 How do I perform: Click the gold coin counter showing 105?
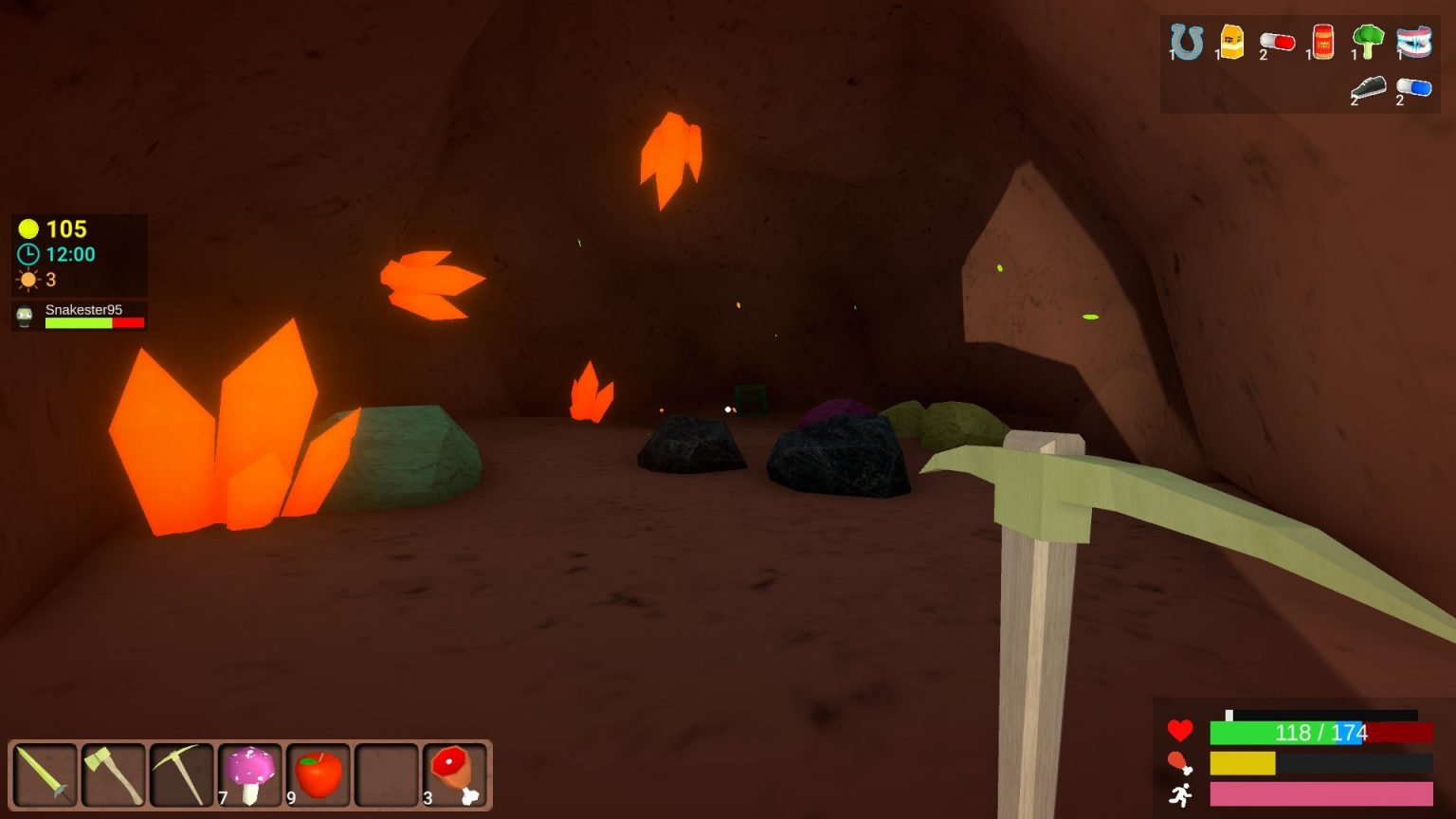point(52,228)
